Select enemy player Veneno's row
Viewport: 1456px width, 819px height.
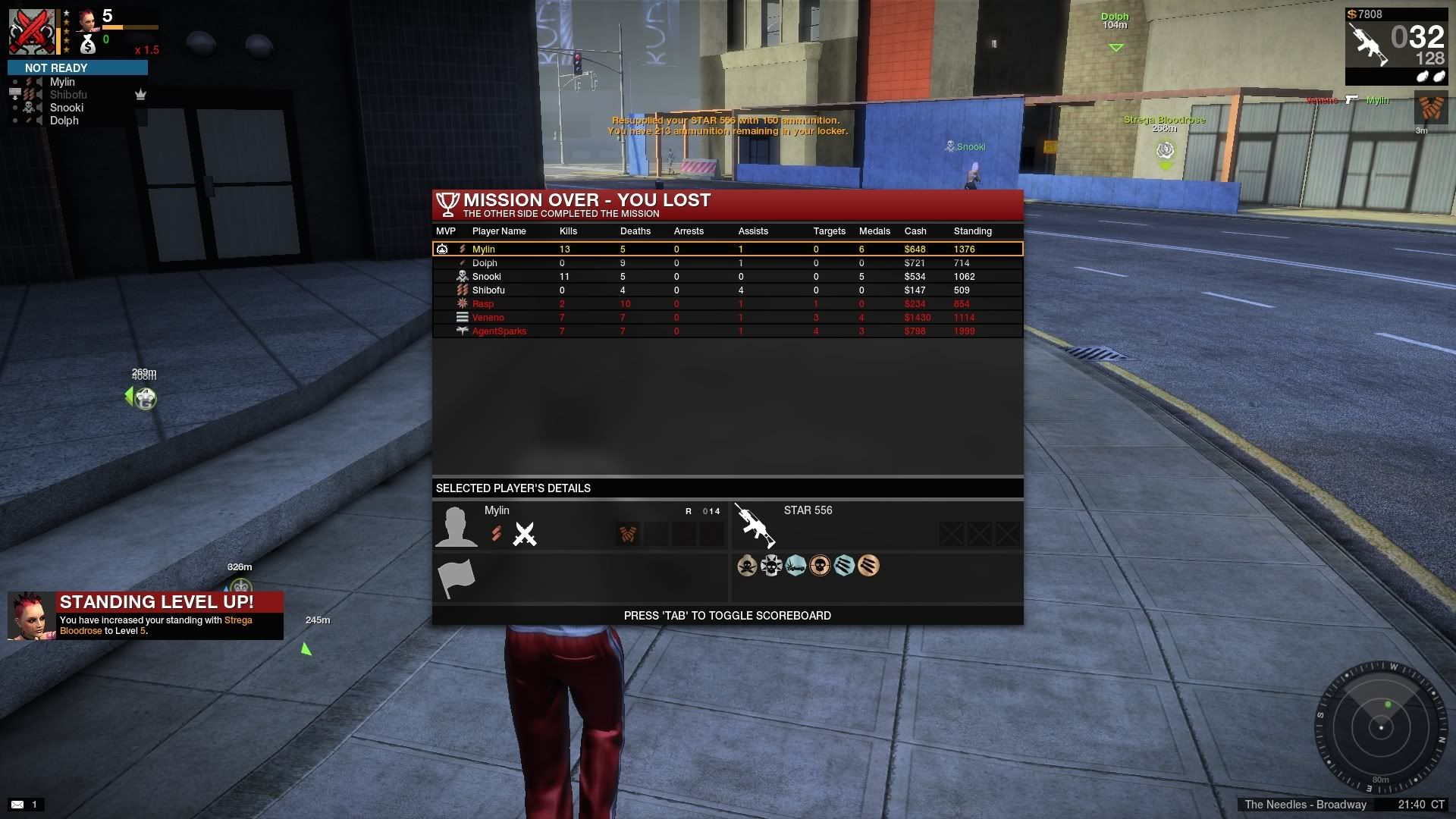726,318
